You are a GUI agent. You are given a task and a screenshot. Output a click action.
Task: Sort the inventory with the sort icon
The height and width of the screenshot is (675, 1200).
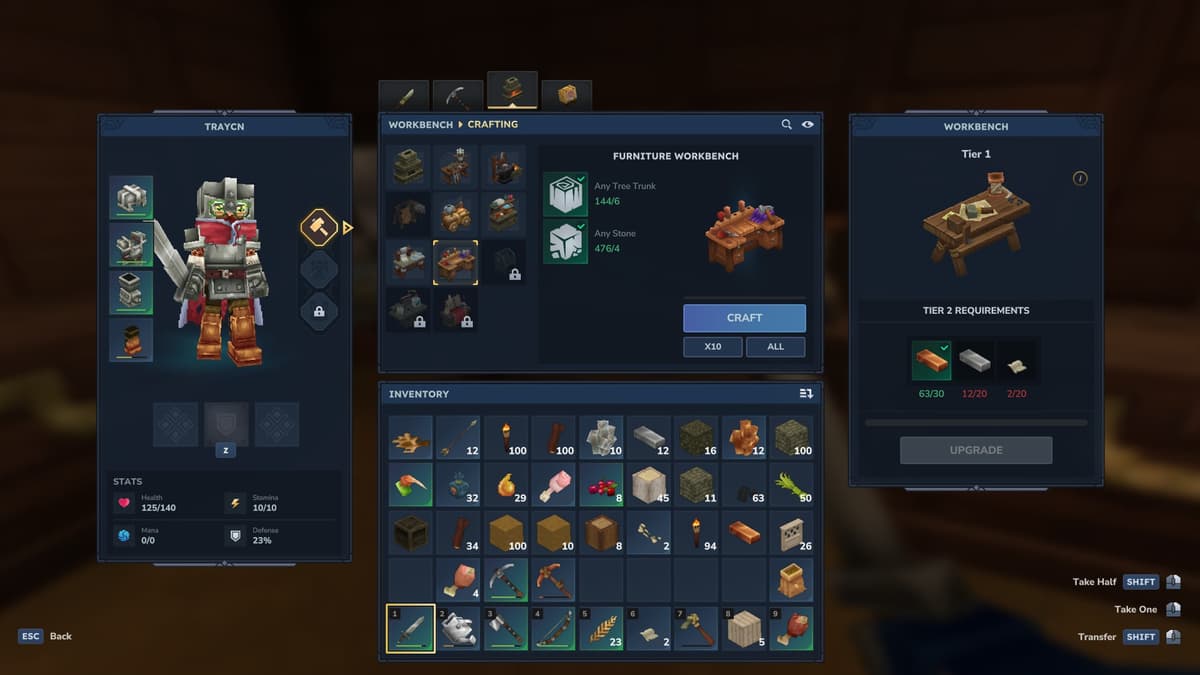pos(806,394)
